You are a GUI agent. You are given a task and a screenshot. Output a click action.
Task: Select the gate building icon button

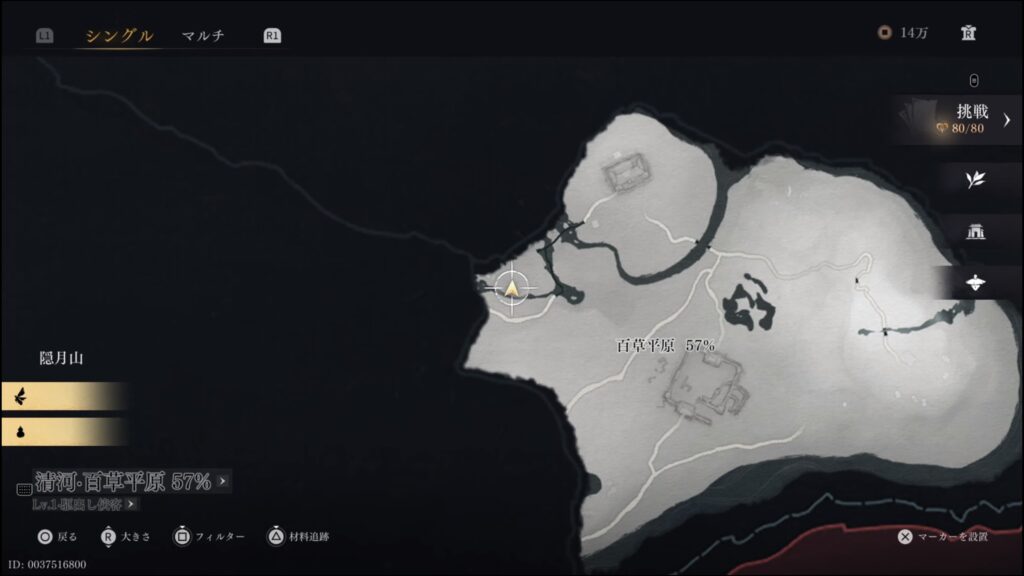(x=975, y=231)
